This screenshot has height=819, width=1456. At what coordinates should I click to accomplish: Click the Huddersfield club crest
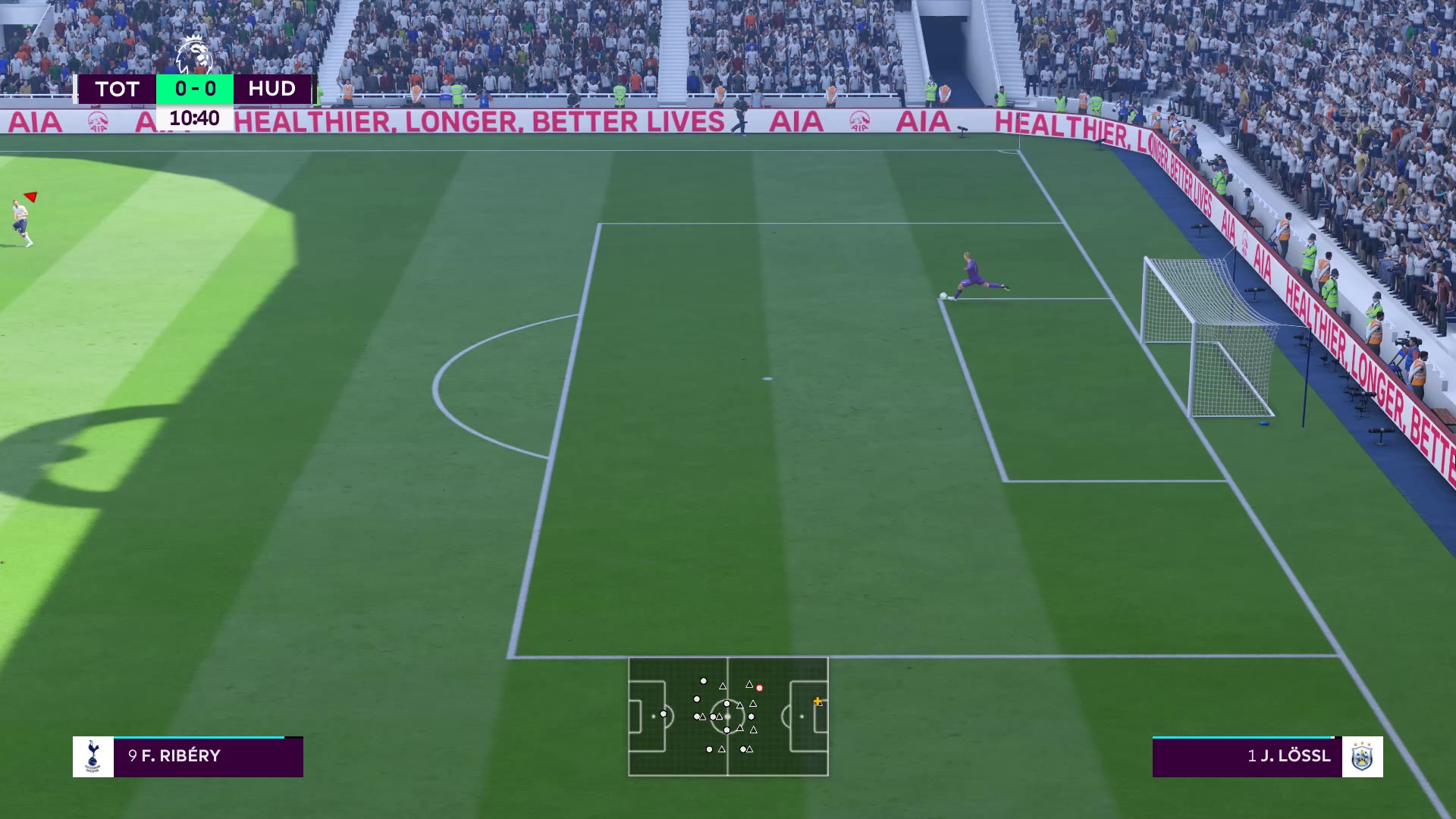[1362, 756]
